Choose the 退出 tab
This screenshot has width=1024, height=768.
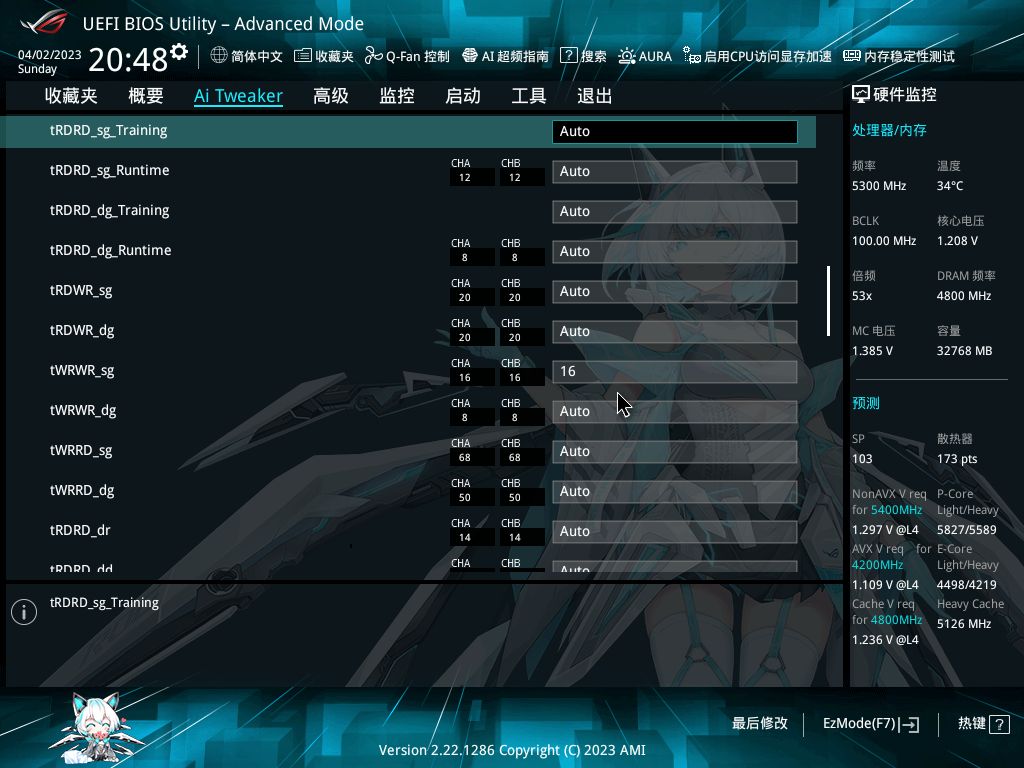point(594,96)
